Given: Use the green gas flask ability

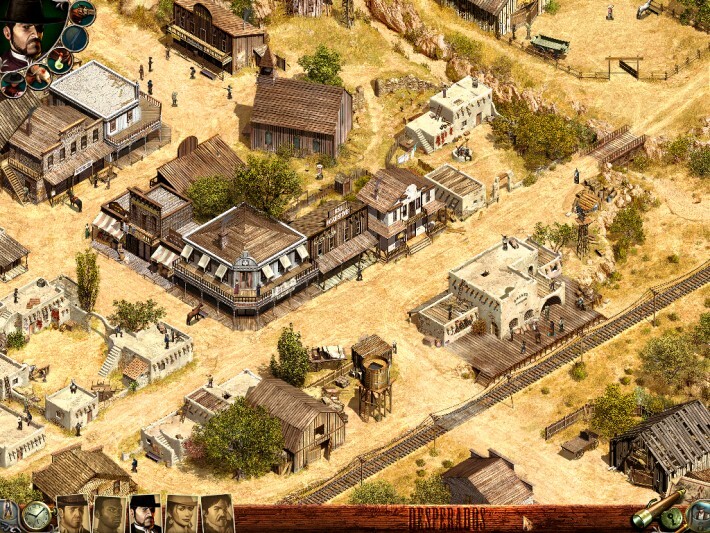Looking at the screenshot, I should coord(60,60).
